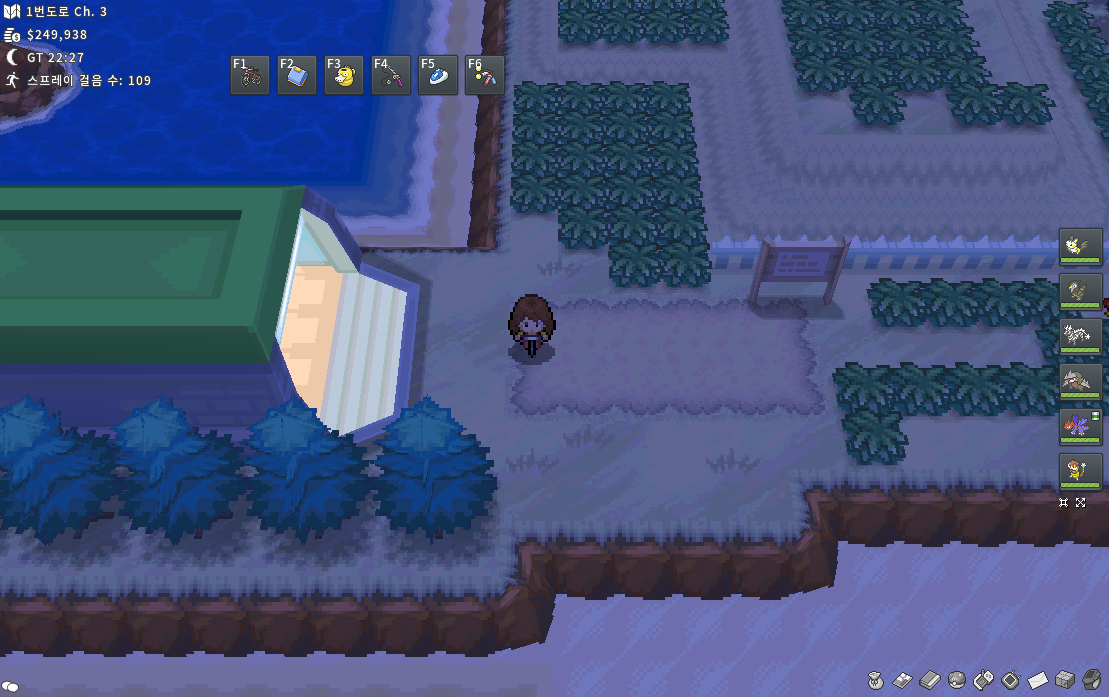Select Emolga in the party list
The width and height of the screenshot is (1109, 697).
pyautogui.click(x=1081, y=246)
